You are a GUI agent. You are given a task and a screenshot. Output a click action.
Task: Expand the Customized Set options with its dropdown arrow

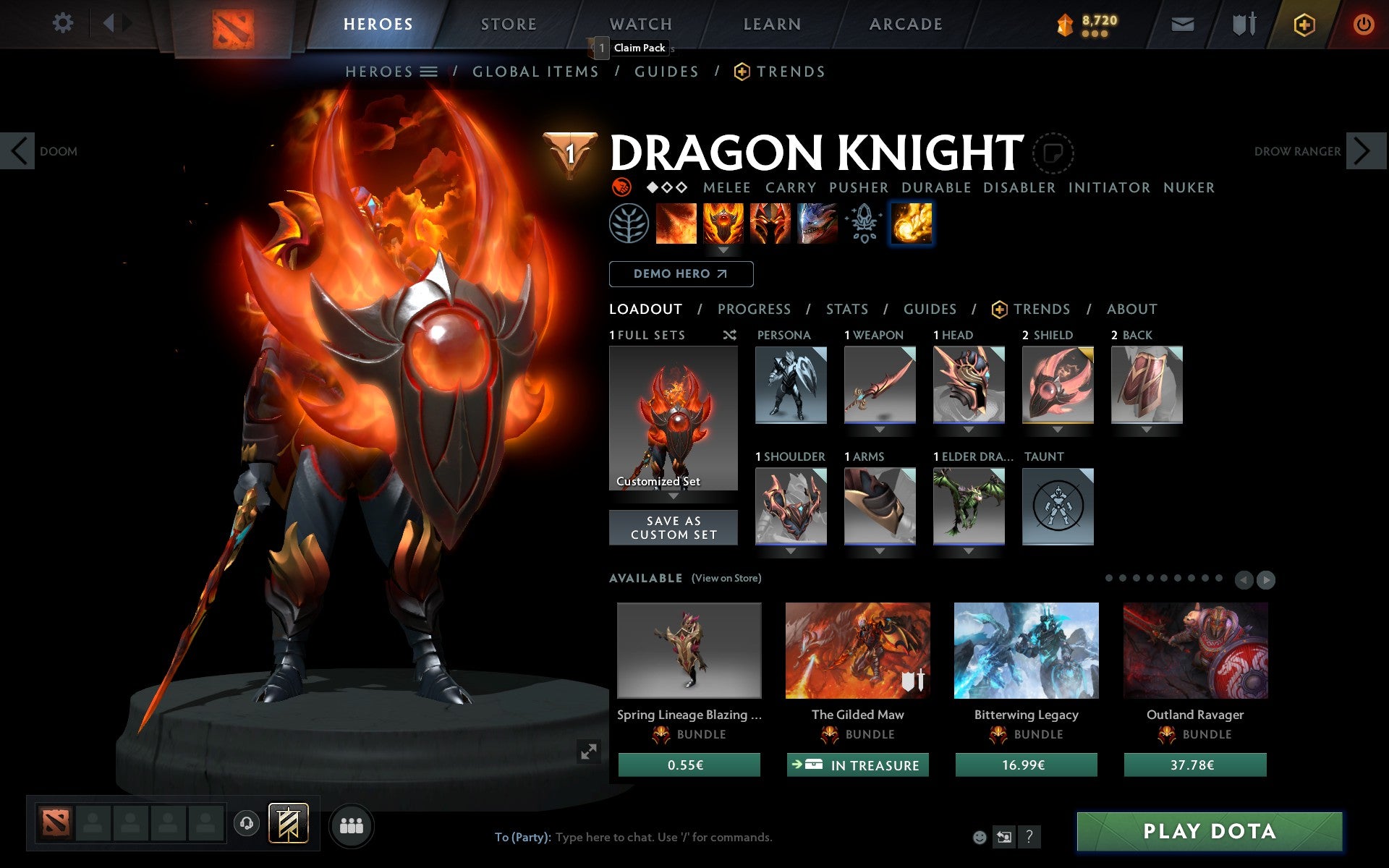[x=674, y=496]
